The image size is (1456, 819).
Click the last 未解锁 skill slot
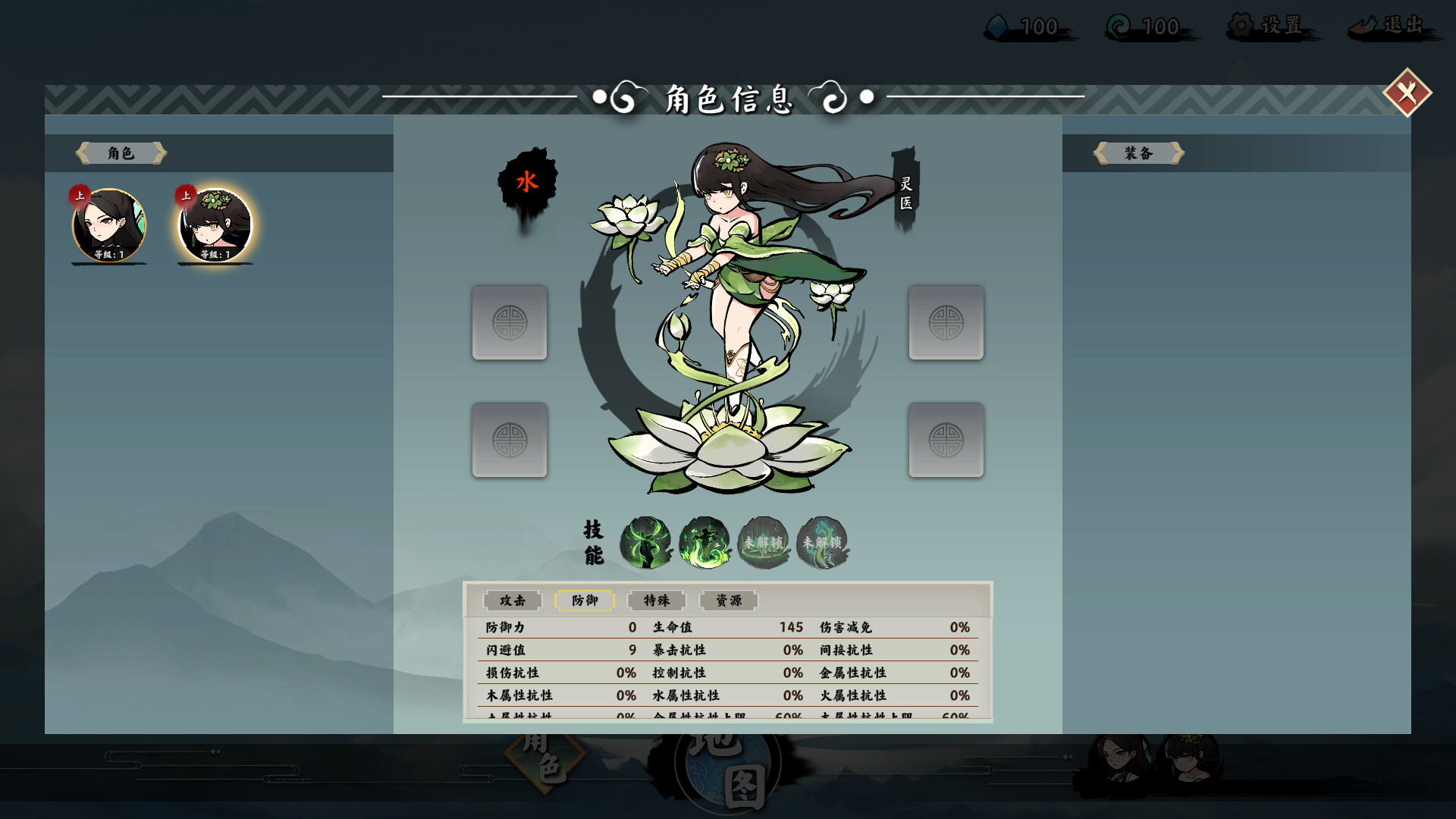(821, 541)
